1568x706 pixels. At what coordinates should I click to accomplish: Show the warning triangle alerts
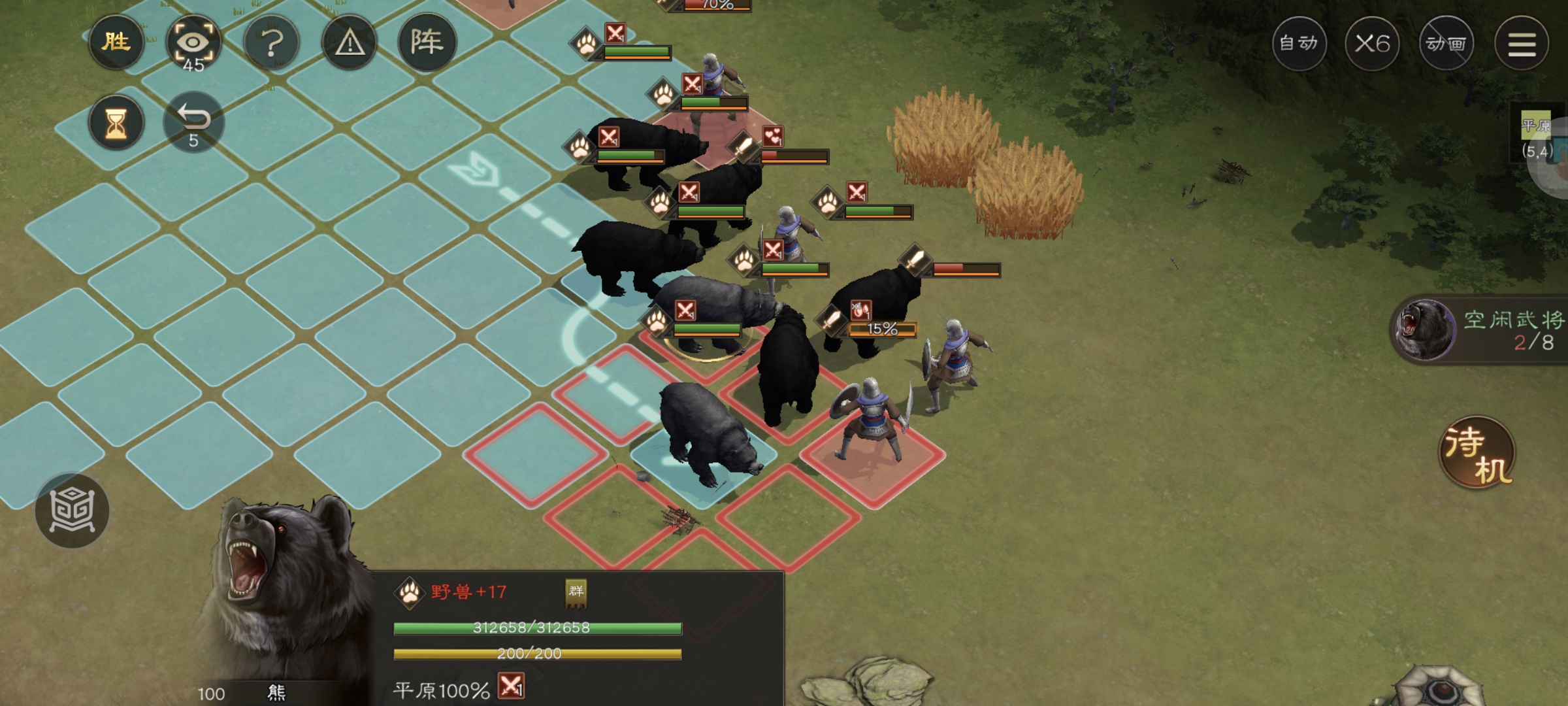tap(350, 44)
